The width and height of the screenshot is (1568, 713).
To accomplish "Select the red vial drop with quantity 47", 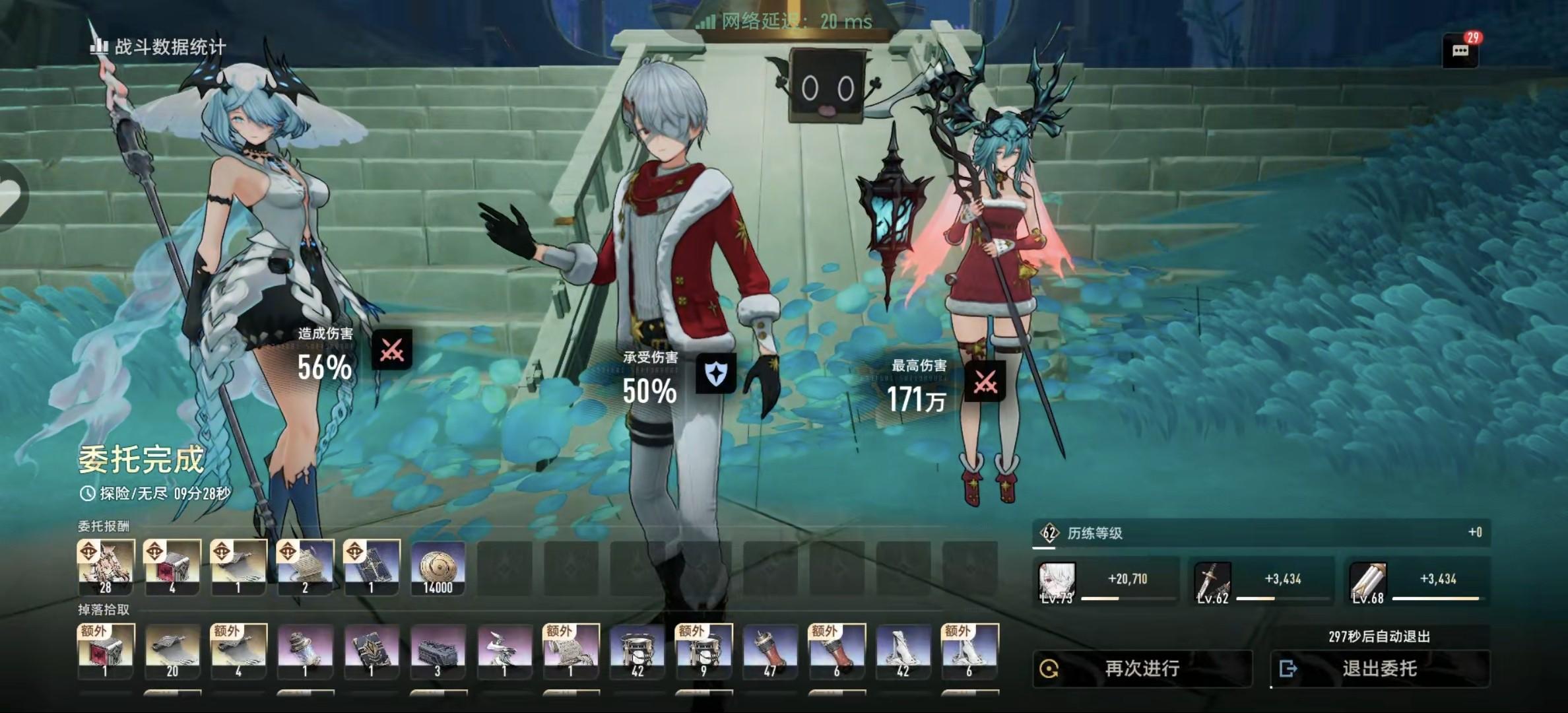I will [x=769, y=652].
